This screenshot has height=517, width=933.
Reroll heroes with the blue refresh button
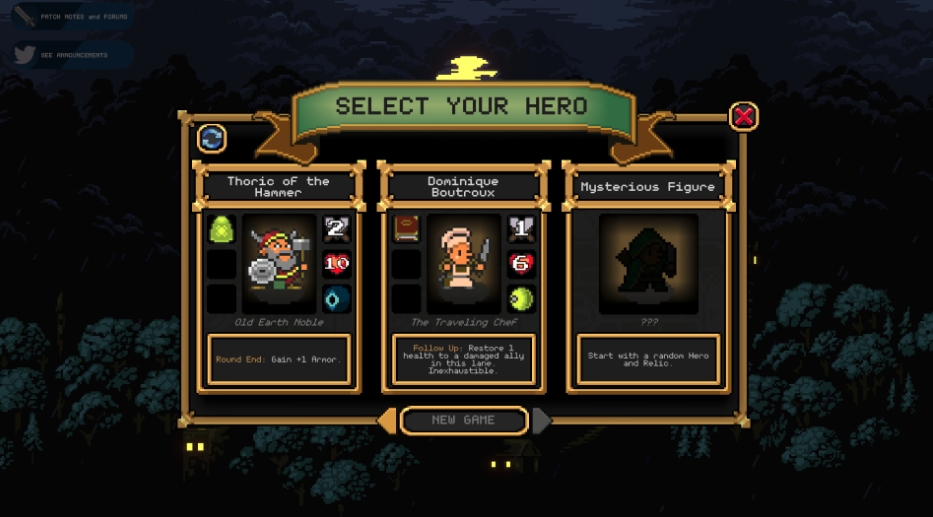pyautogui.click(x=211, y=138)
